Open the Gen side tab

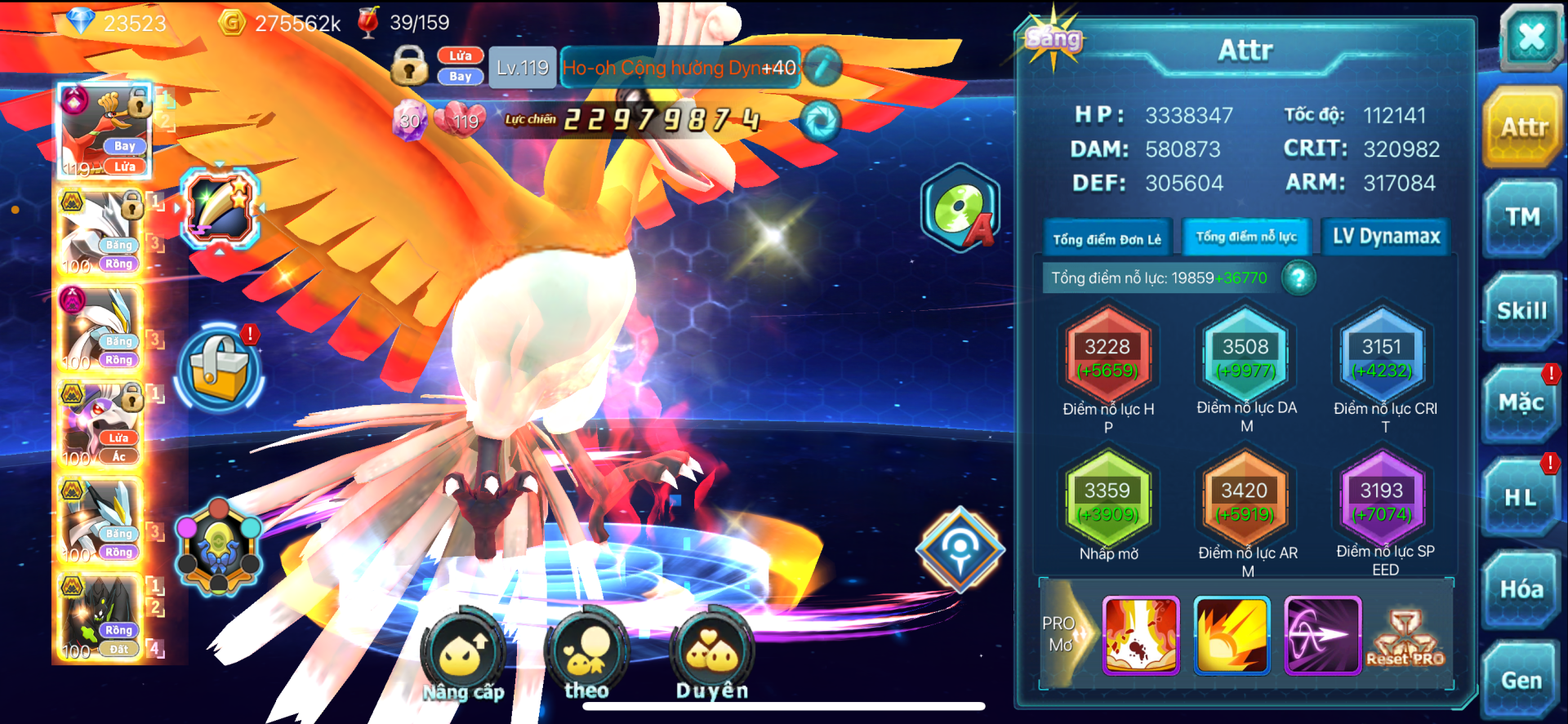(x=1521, y=680)
